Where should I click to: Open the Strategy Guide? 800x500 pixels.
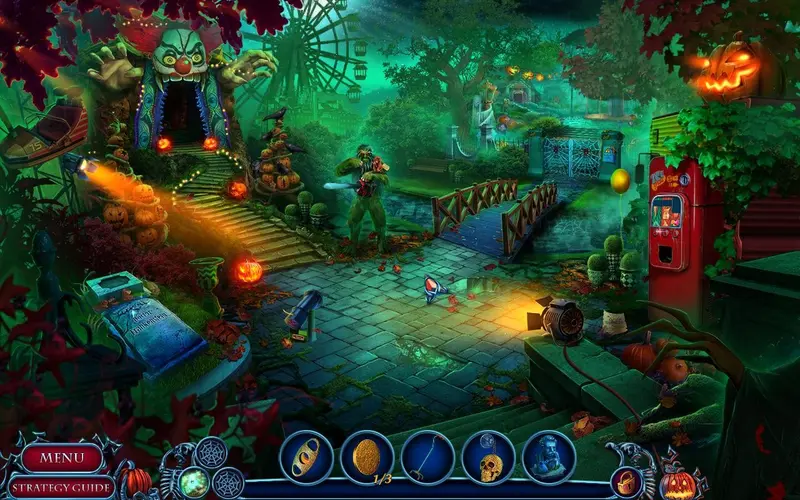[62, 488]
